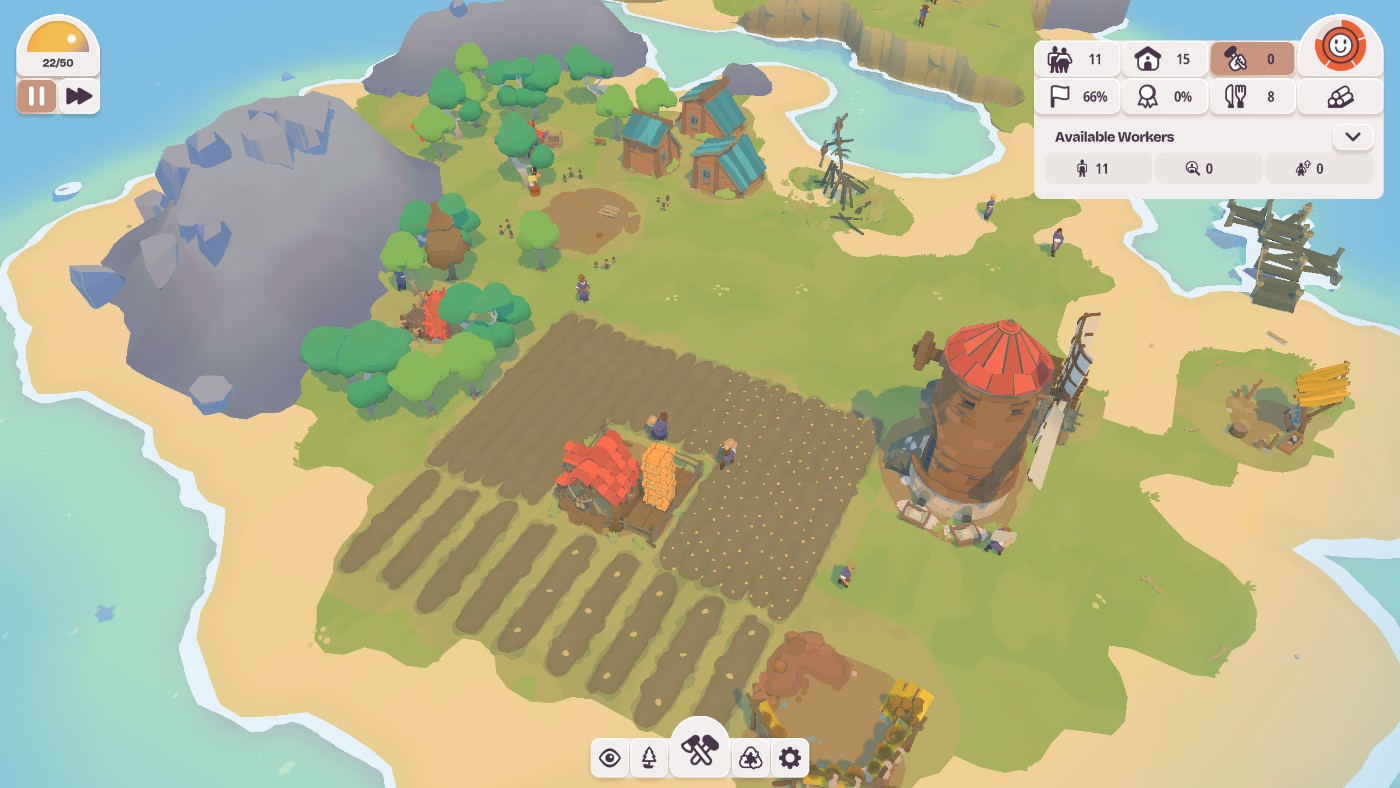The image size is (1400, 788).
Task: View the flag progress stat at 66%
Action: [1077, 97]
